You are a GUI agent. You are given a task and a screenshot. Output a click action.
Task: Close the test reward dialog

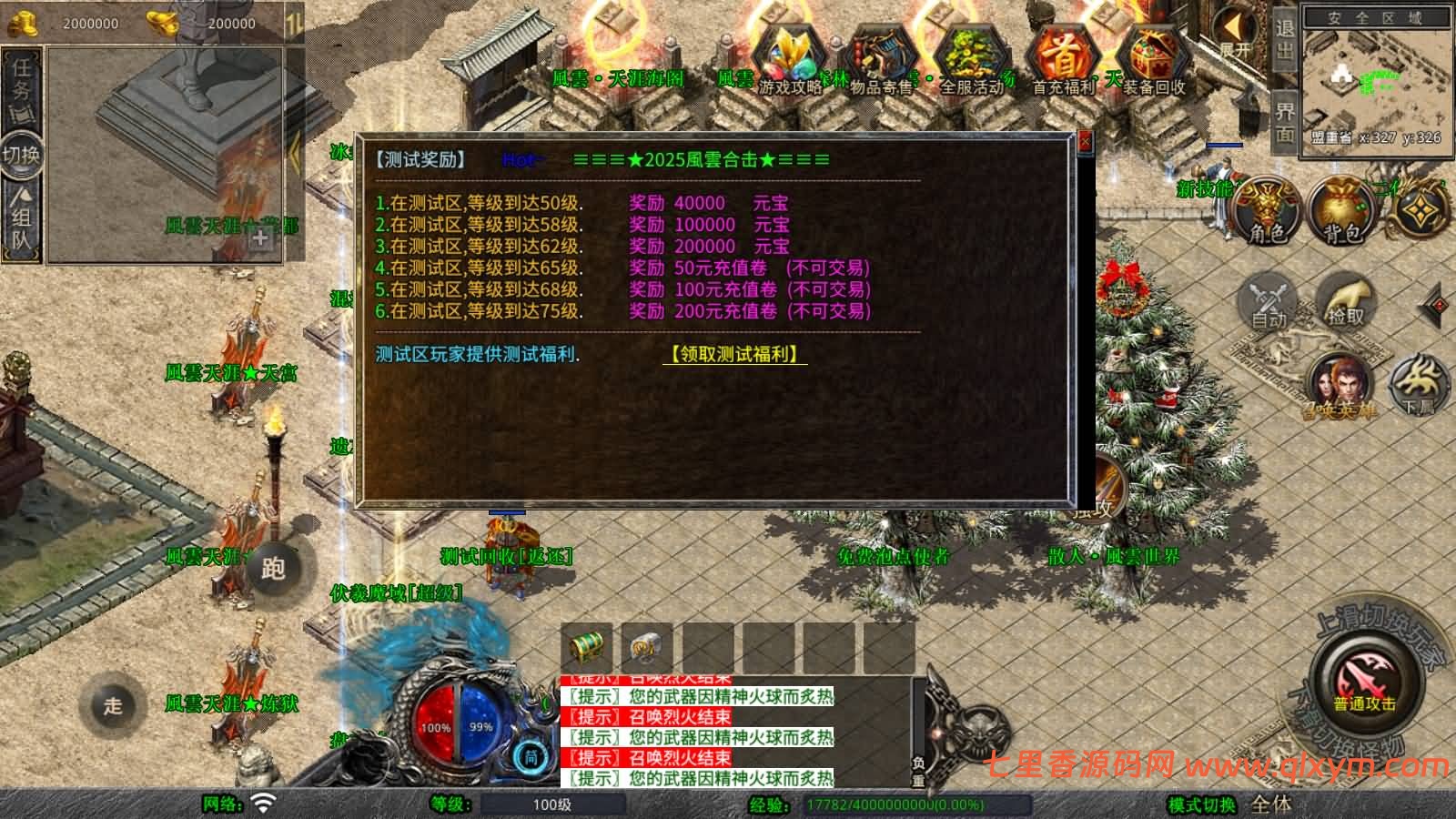click(x=1084, y=143)
